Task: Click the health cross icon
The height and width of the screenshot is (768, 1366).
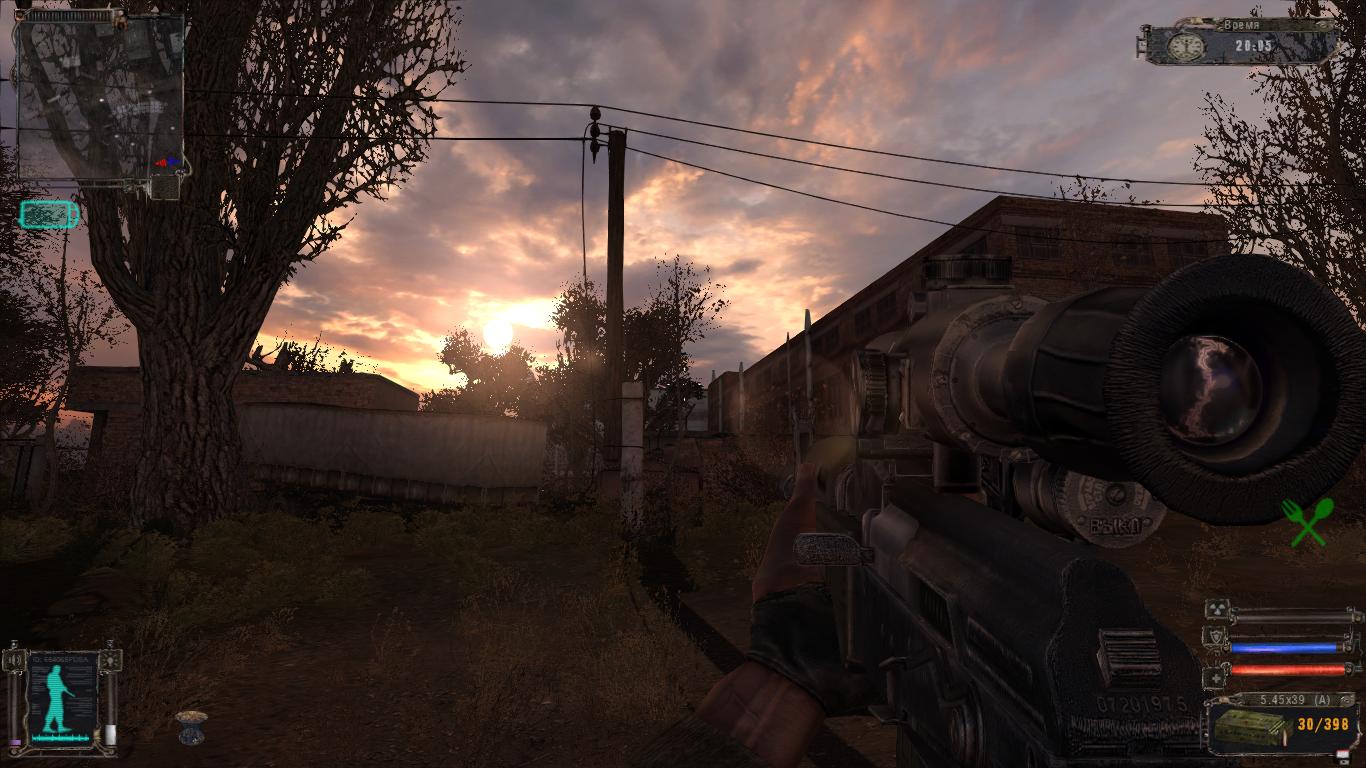Action: 1215,677
